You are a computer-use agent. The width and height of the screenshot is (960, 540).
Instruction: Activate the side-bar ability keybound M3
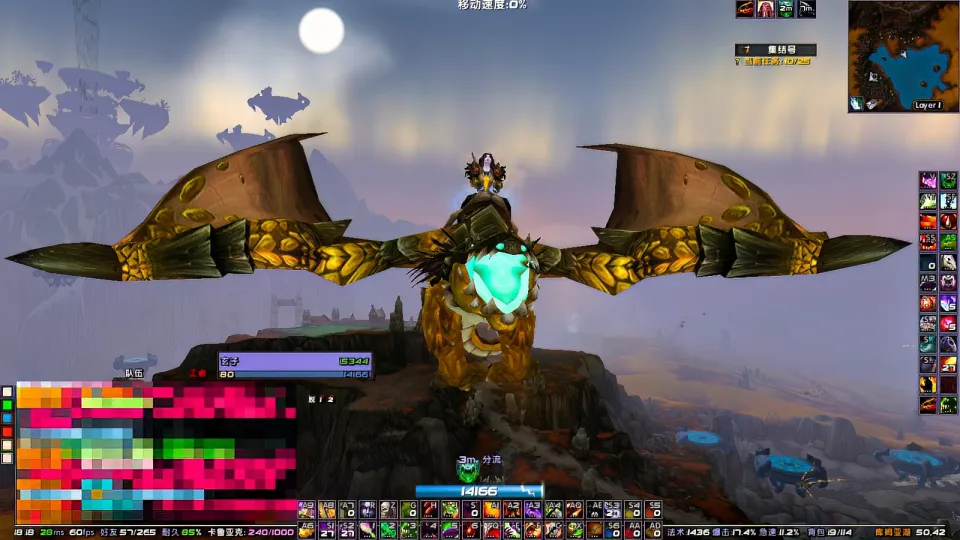(928, 283)
